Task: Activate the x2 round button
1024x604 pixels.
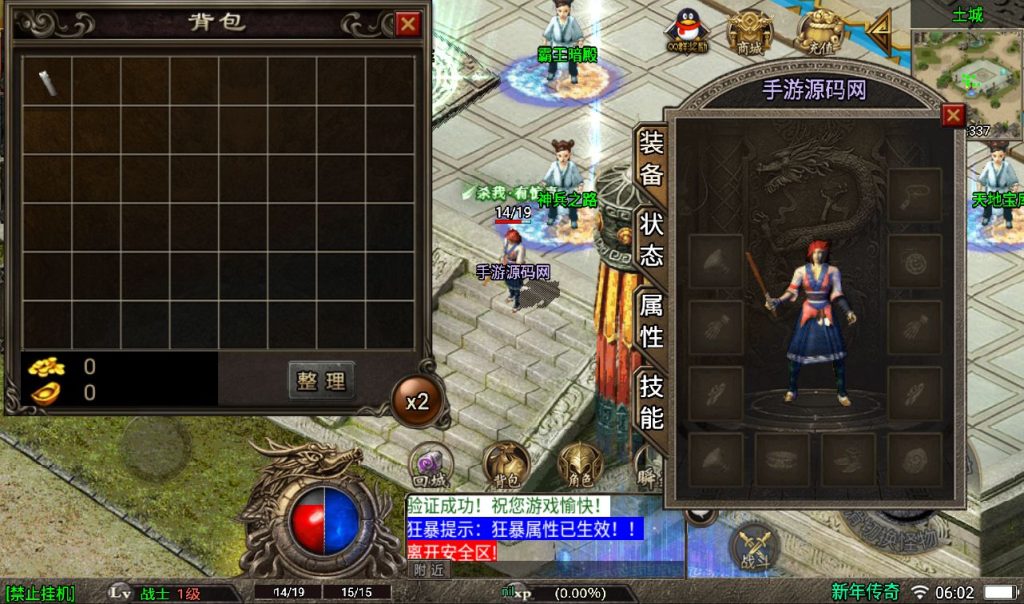Action: (416, 402)
